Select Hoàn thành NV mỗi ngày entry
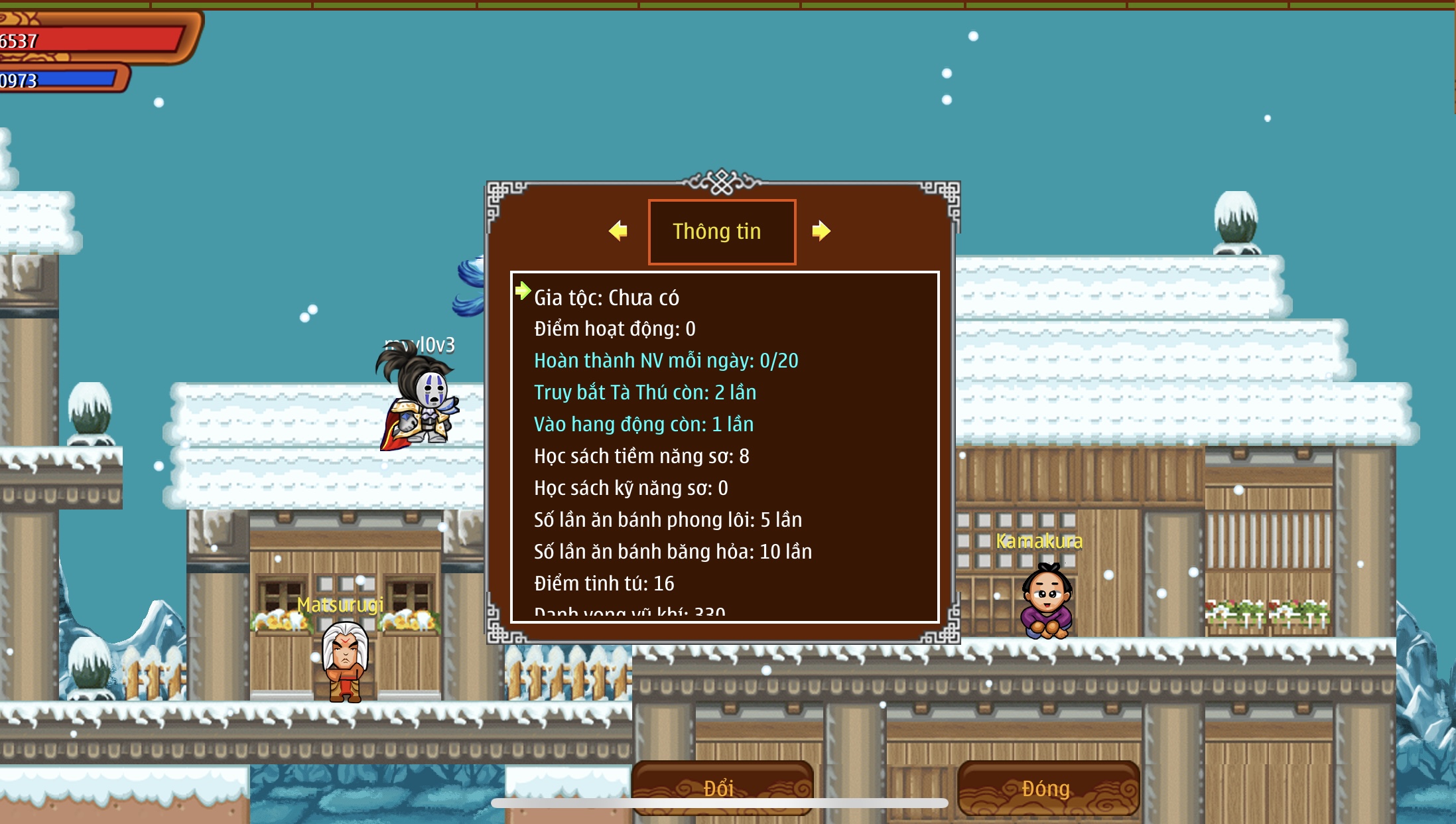 point(666,361)
